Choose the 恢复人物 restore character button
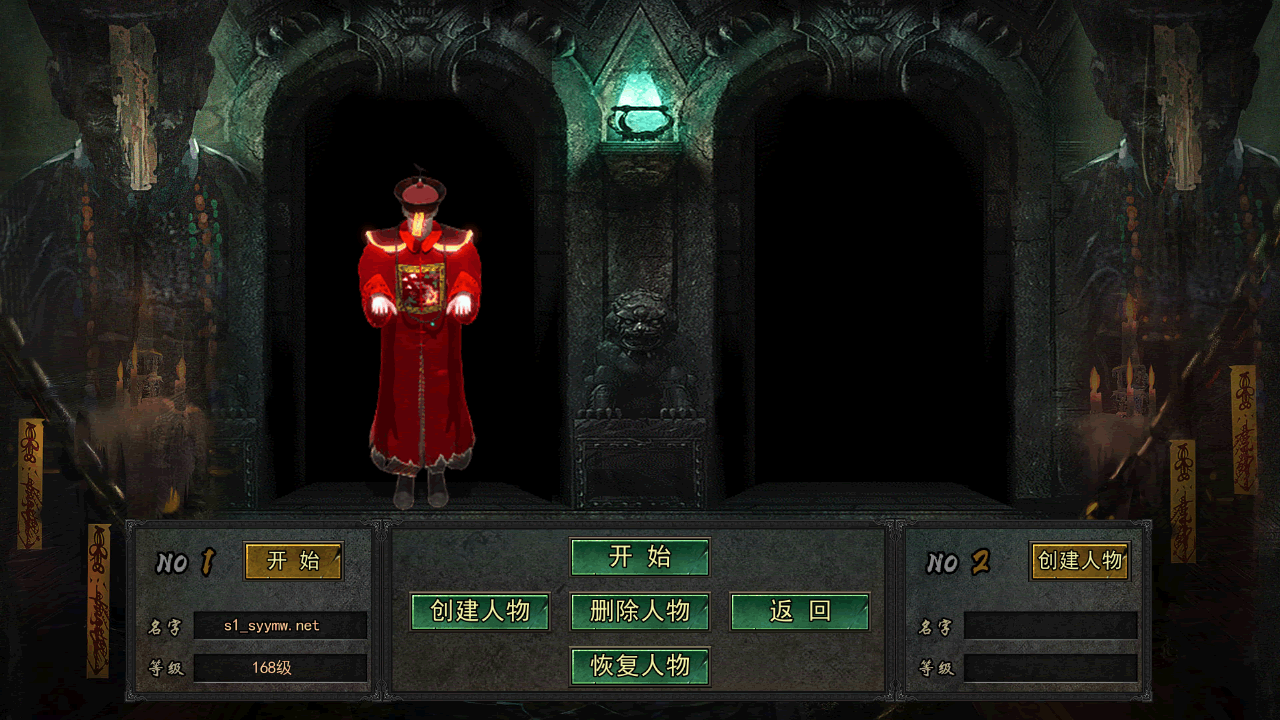 (640, 666)
